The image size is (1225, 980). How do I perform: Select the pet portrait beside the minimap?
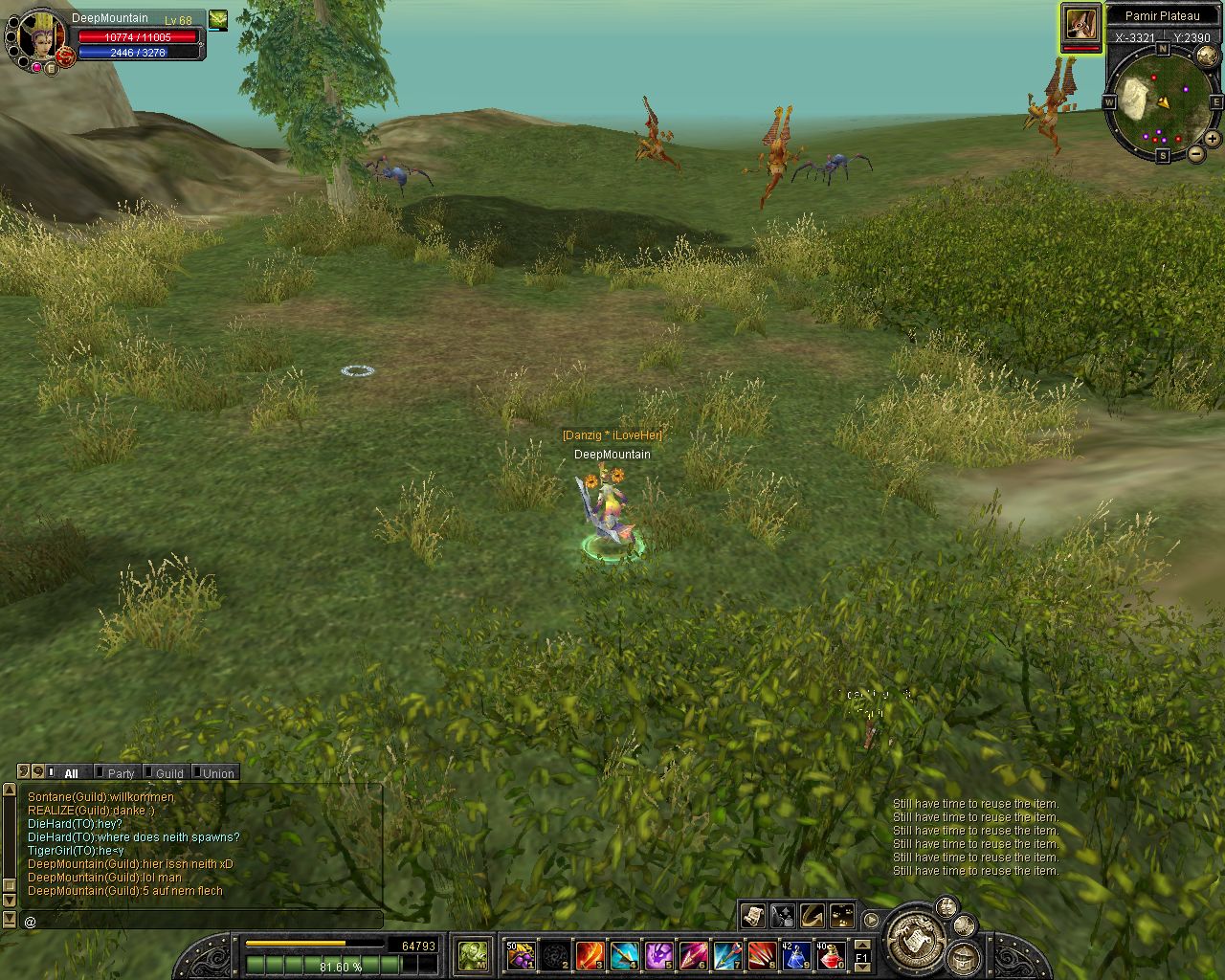pyautogui.click(x=1080, y=26)
